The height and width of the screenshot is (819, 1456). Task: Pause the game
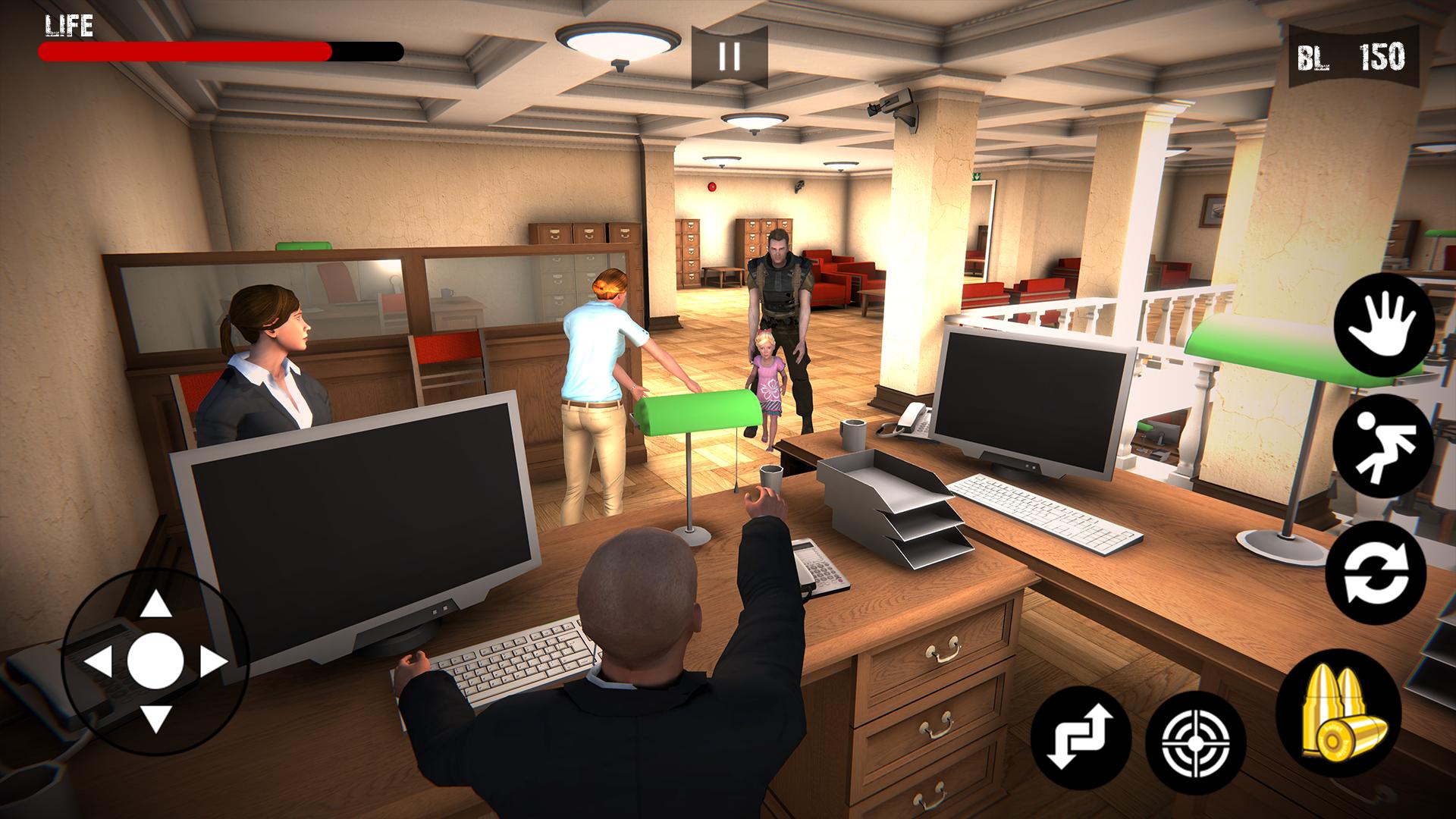(x=729, y=57)
